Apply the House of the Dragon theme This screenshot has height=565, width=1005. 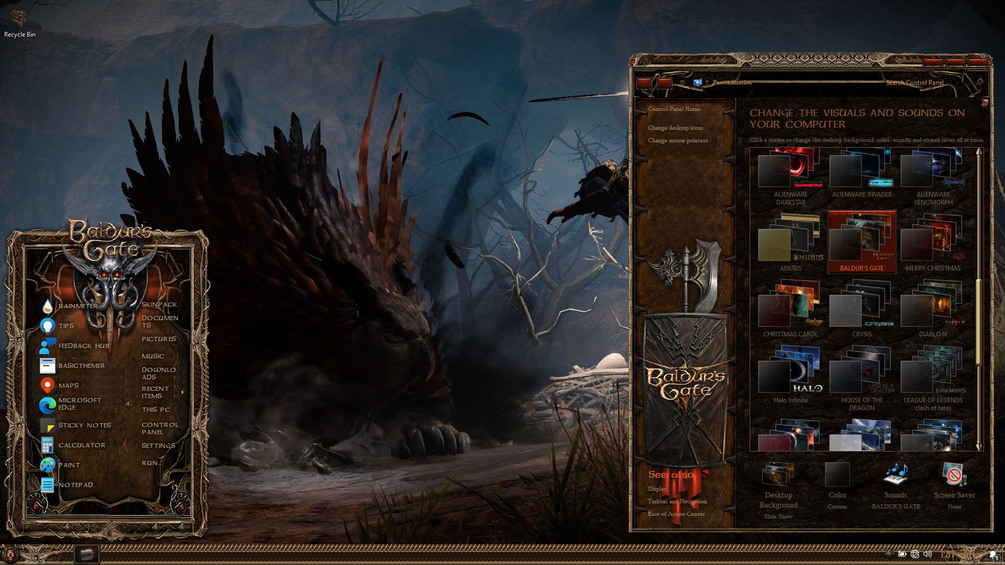pos(861,374)
